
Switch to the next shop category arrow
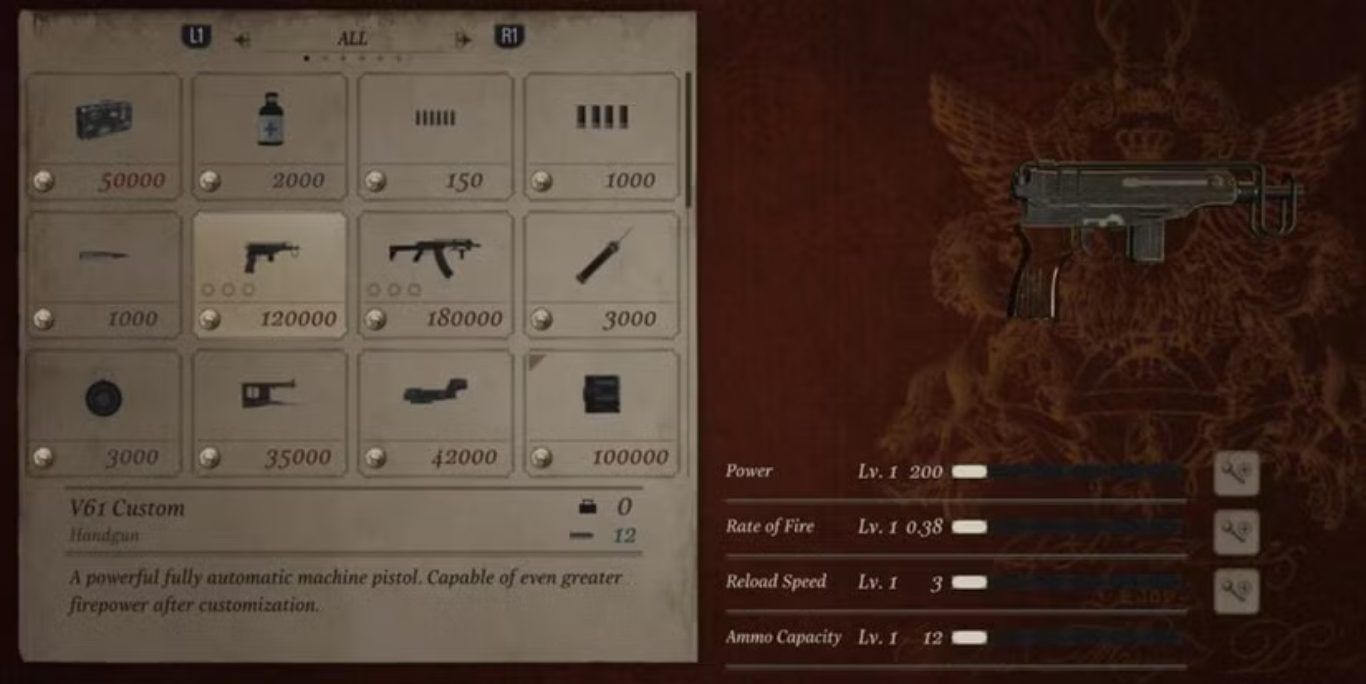463,39
